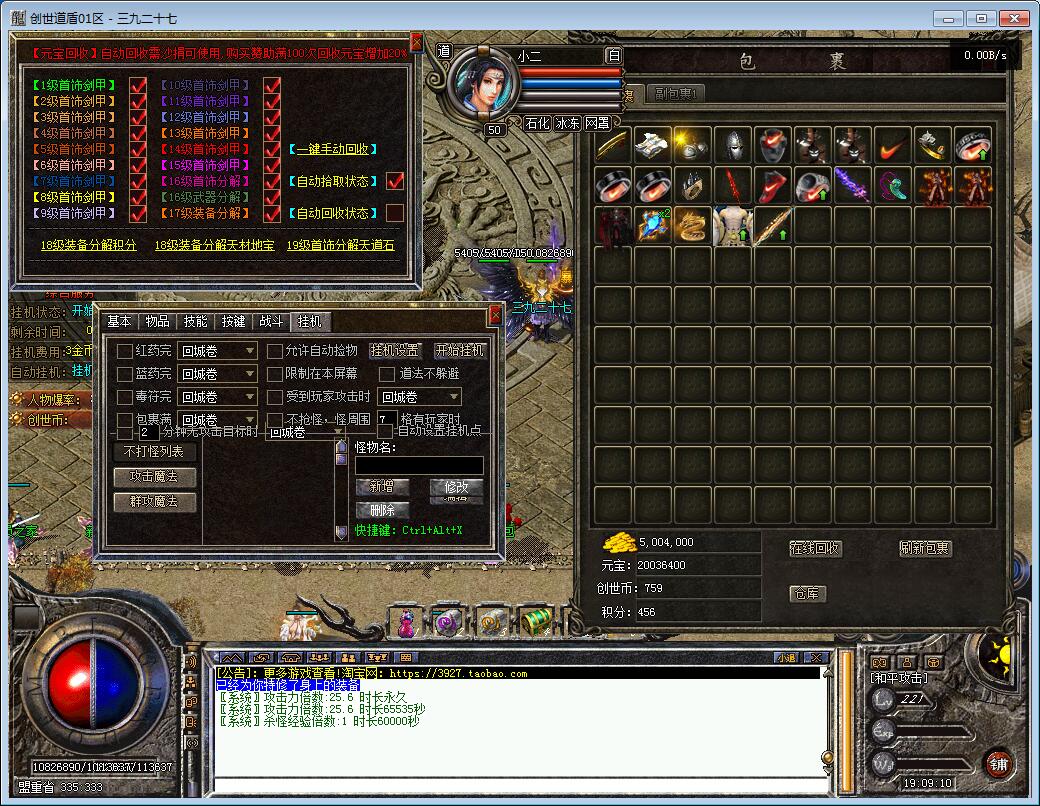Click the 攻击魔法 button
1040x806 pixels.
click(x=154, y=476)
